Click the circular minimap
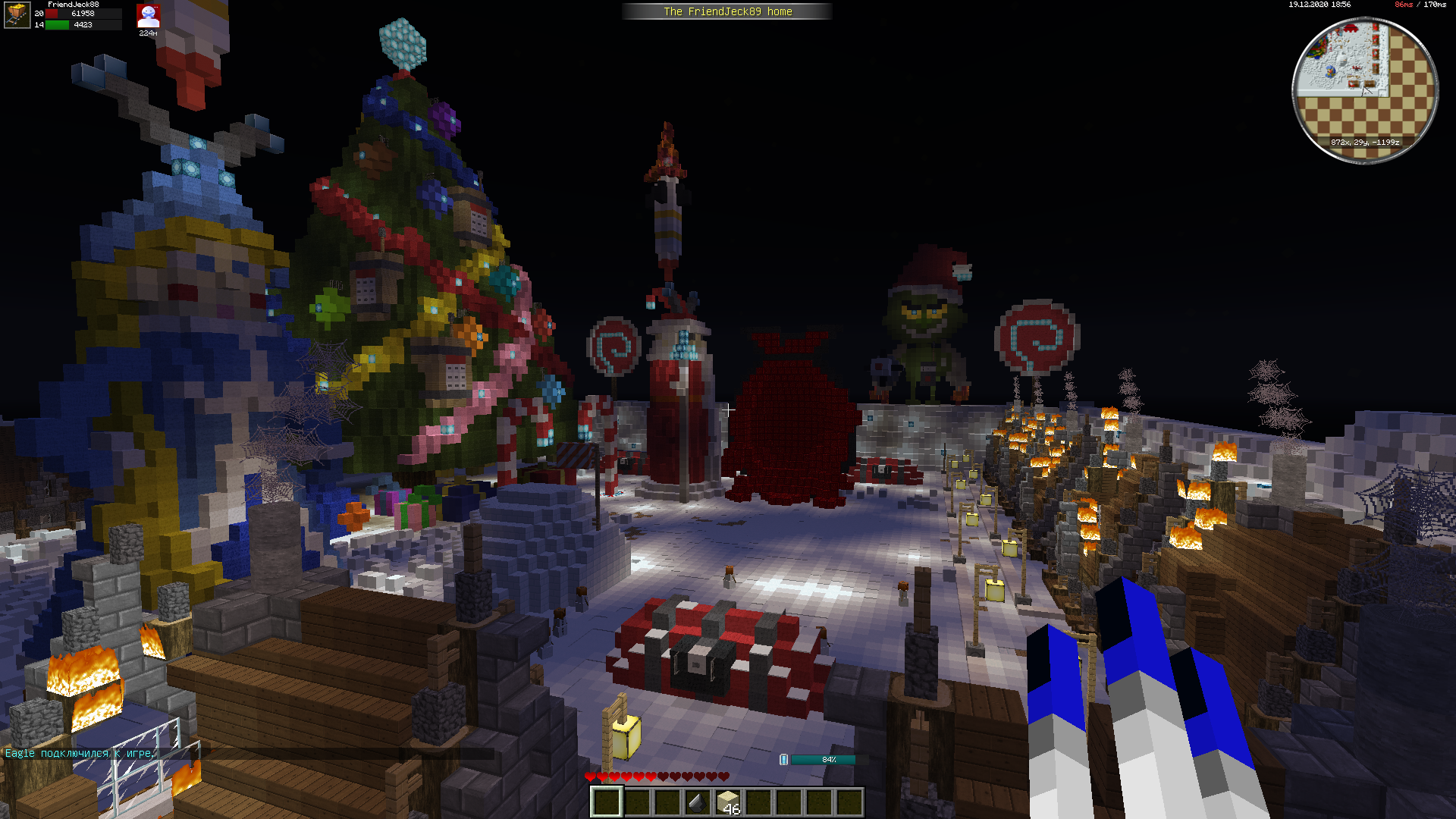The width and height of the screenshot is (1456, 819). 1365,89
